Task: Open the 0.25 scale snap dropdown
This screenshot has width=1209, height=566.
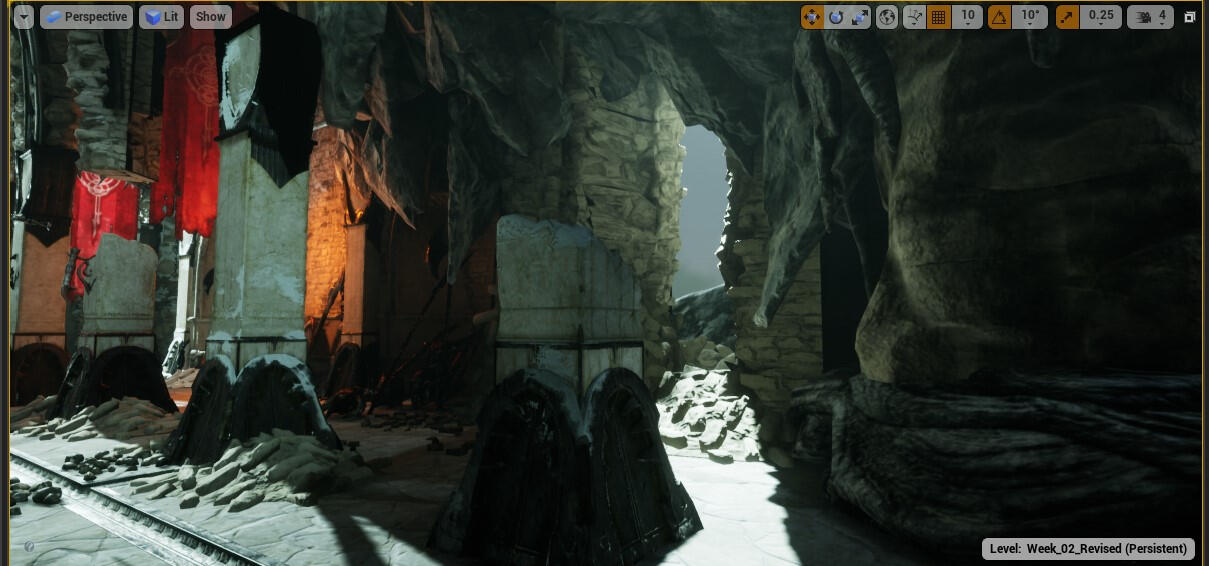Action: point(1100,17)
